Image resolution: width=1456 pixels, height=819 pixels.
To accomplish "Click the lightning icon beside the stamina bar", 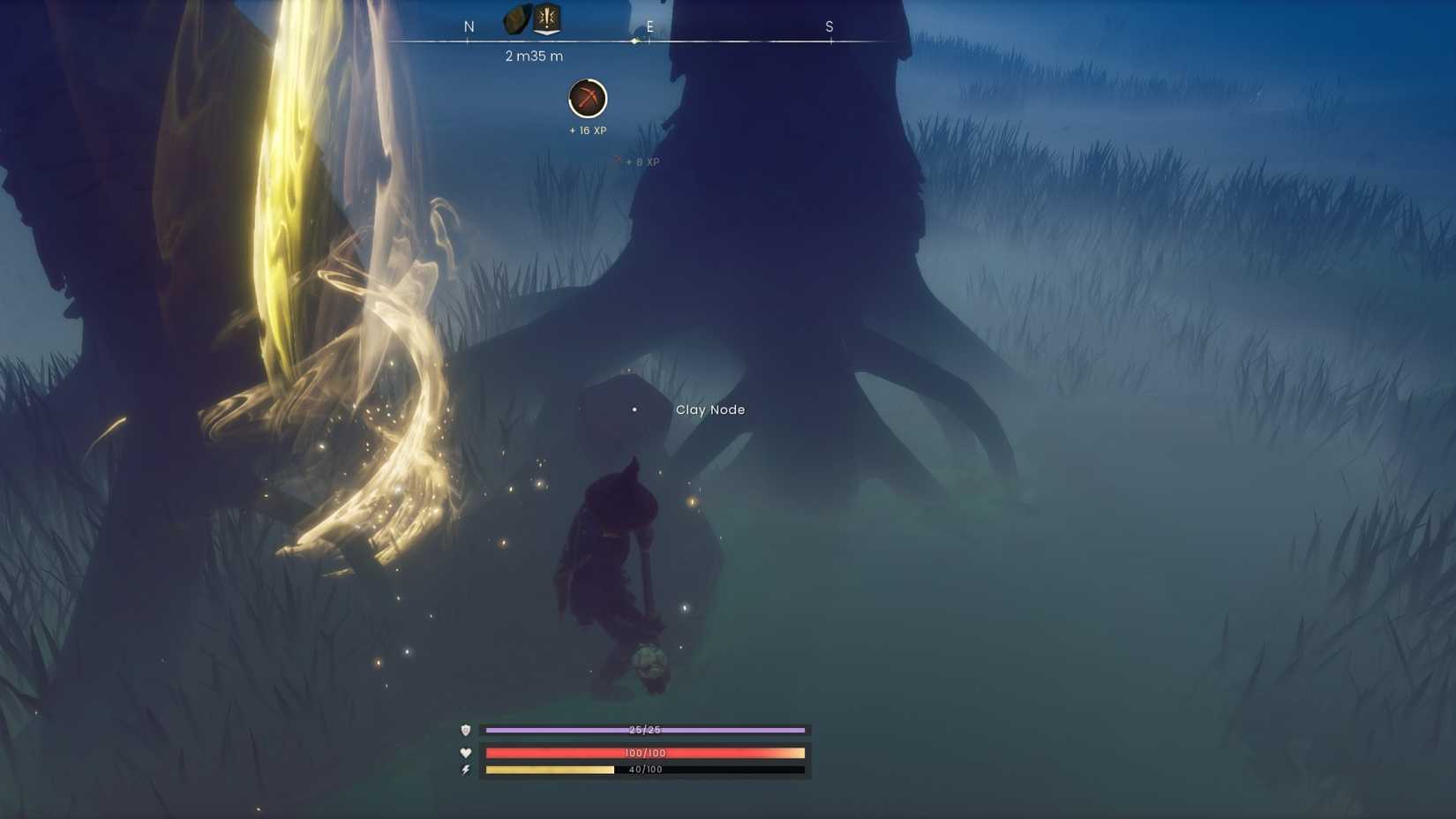I will coord(466,769).
